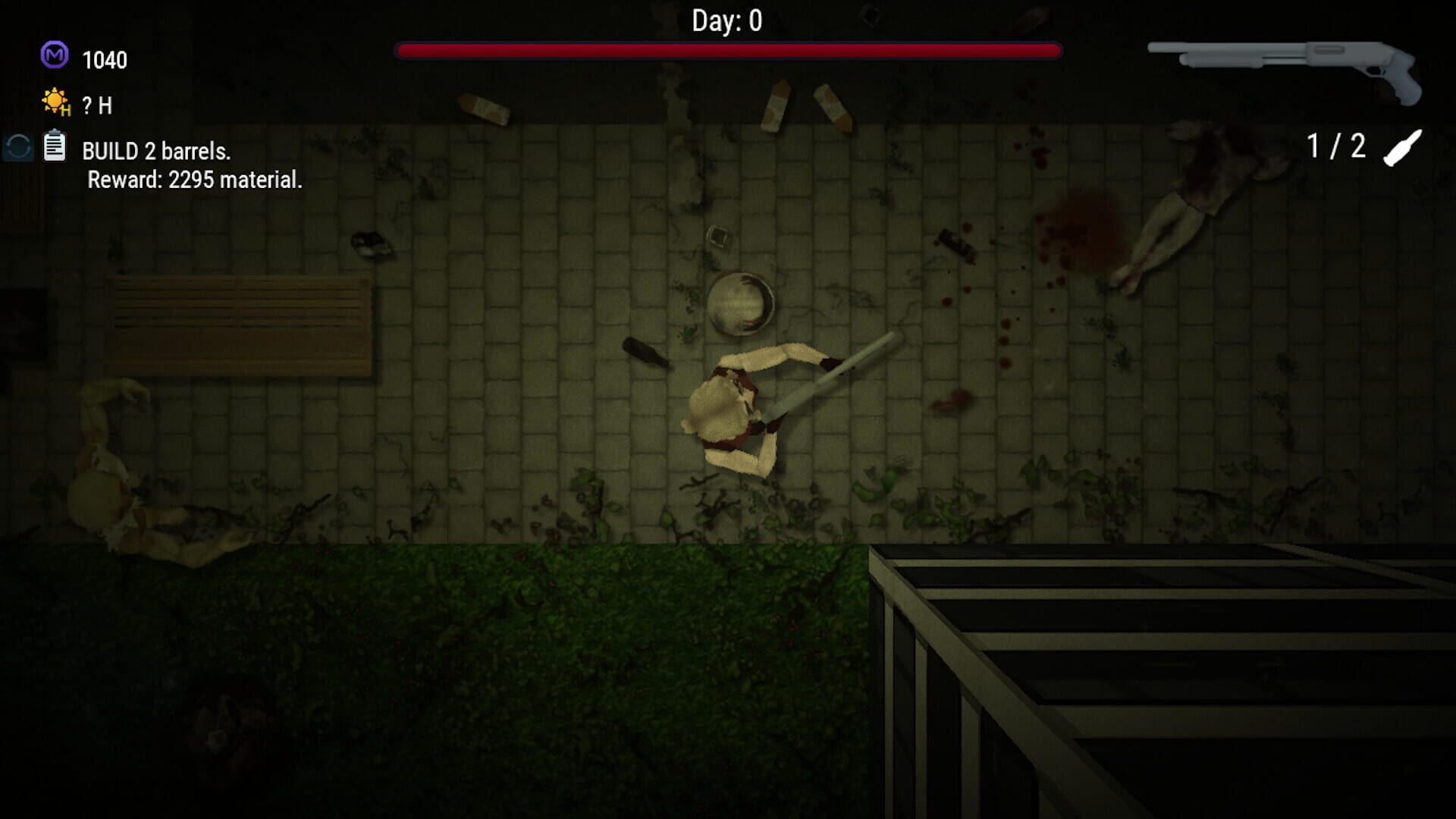Click the purple material currency icon

point(53,55)
